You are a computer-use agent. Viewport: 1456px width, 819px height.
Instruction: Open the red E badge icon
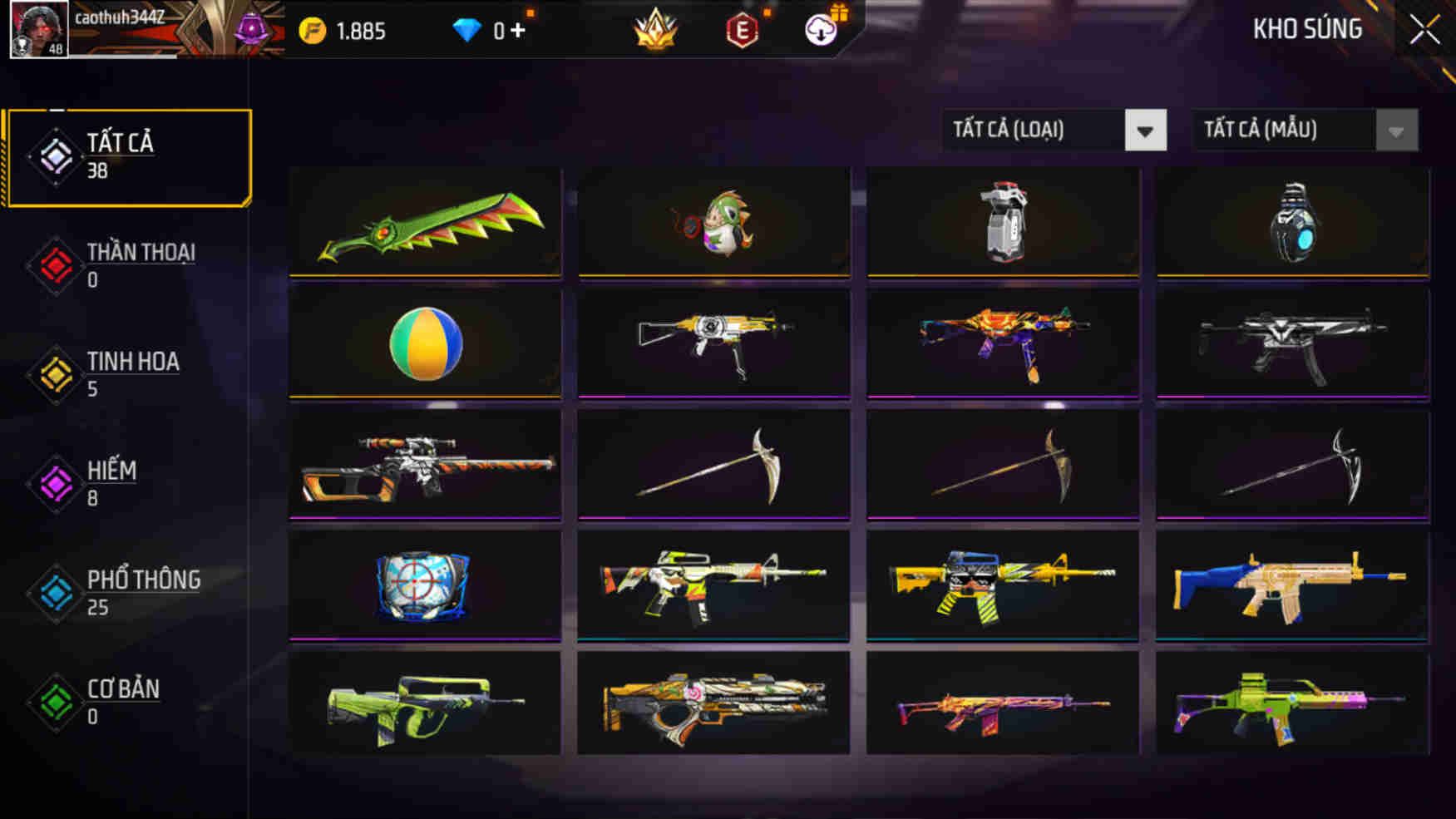pyautogui.click(x=741, y=31)
